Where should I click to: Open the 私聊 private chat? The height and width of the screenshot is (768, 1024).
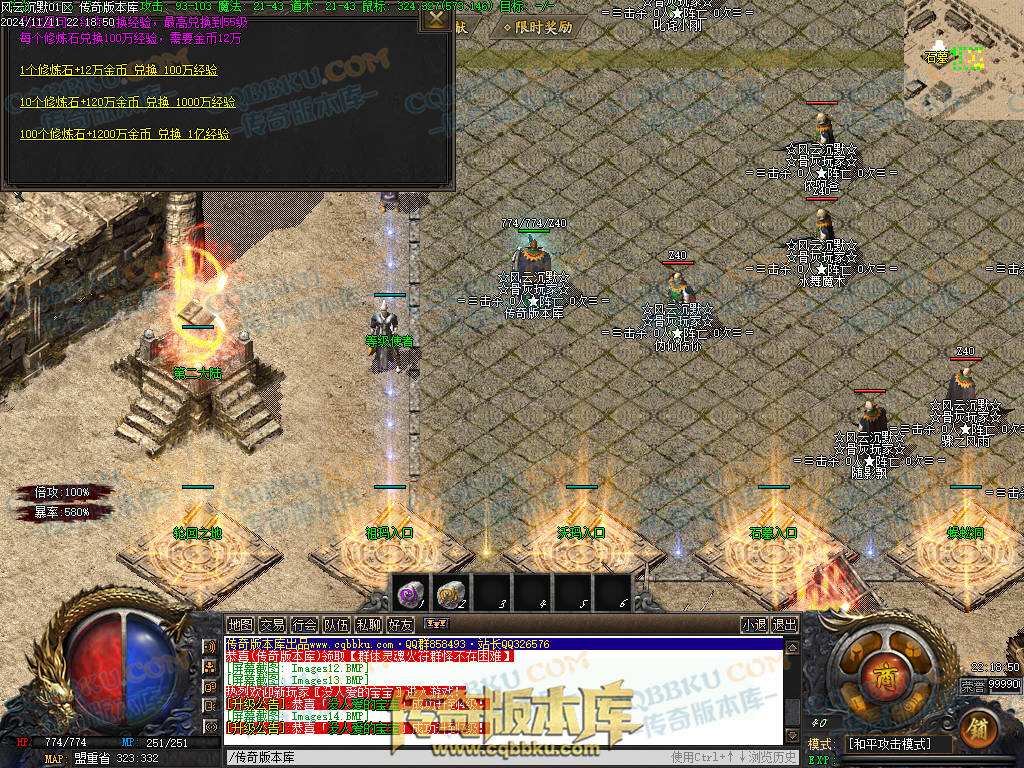click(x=368, y=625)
